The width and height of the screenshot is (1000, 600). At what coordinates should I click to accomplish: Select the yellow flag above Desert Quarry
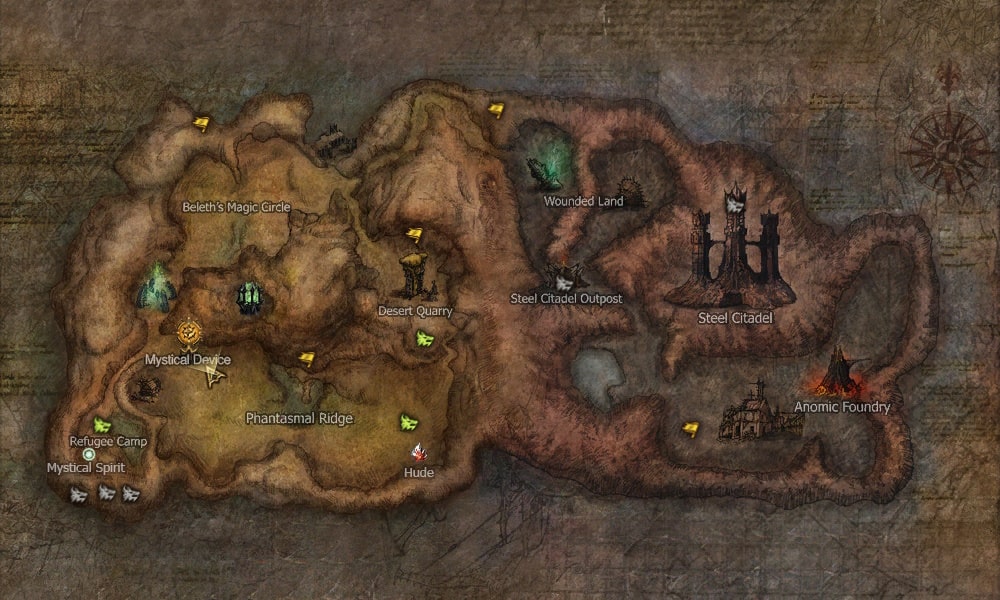point(414,234)
